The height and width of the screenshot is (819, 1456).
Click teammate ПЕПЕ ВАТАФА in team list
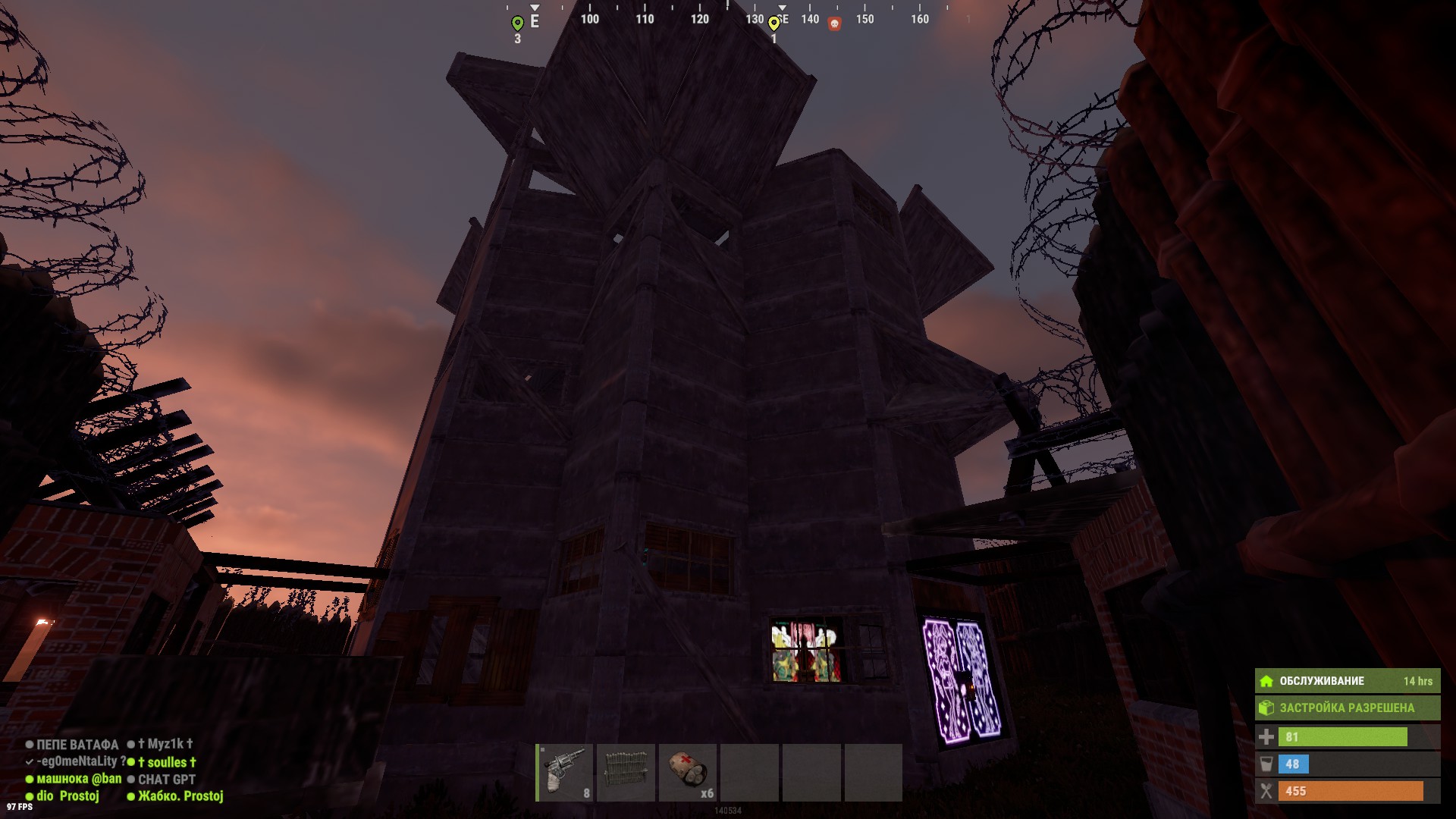(77, 745)
